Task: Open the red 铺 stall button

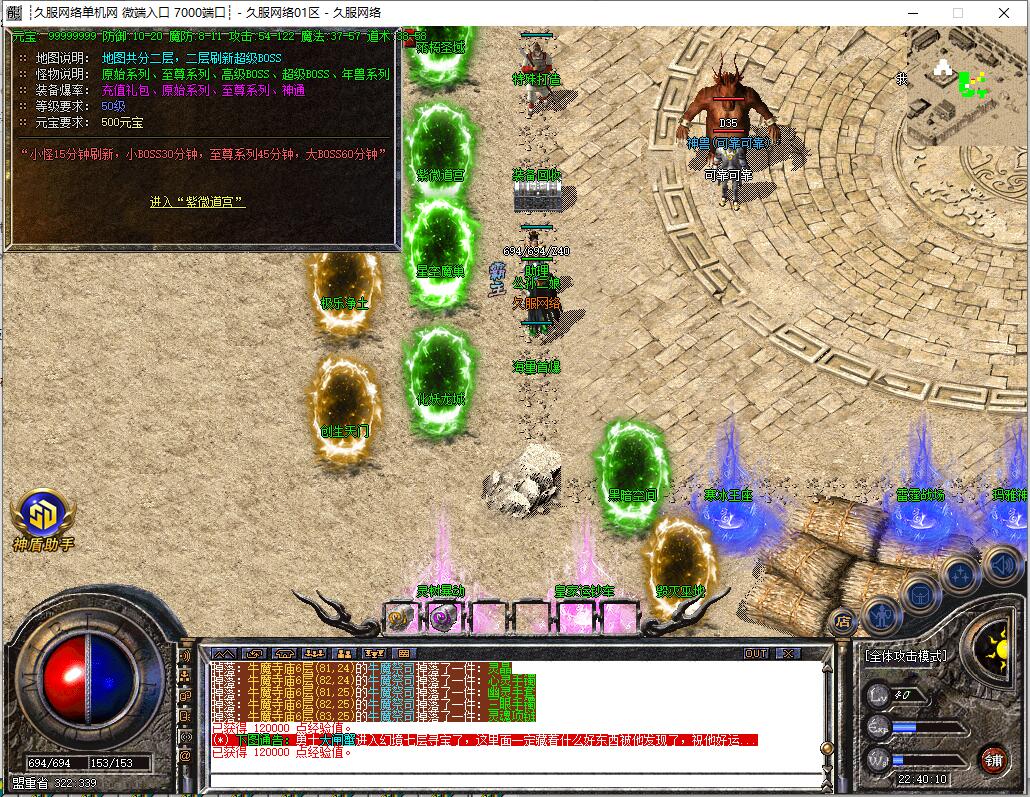Action: pos(994,758)
